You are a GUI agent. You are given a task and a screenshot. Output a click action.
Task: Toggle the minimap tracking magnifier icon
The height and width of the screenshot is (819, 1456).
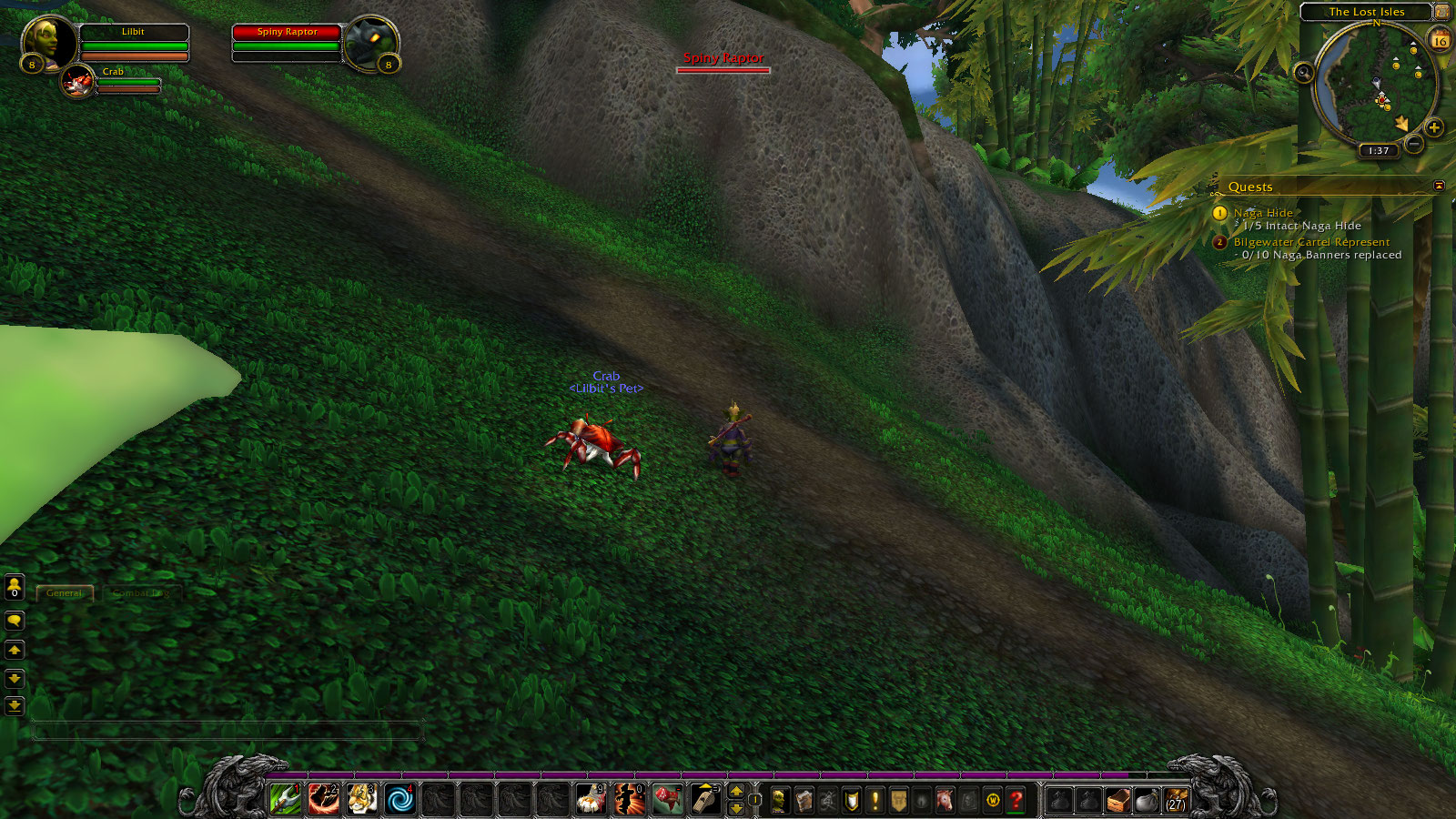click(1303, 73)
